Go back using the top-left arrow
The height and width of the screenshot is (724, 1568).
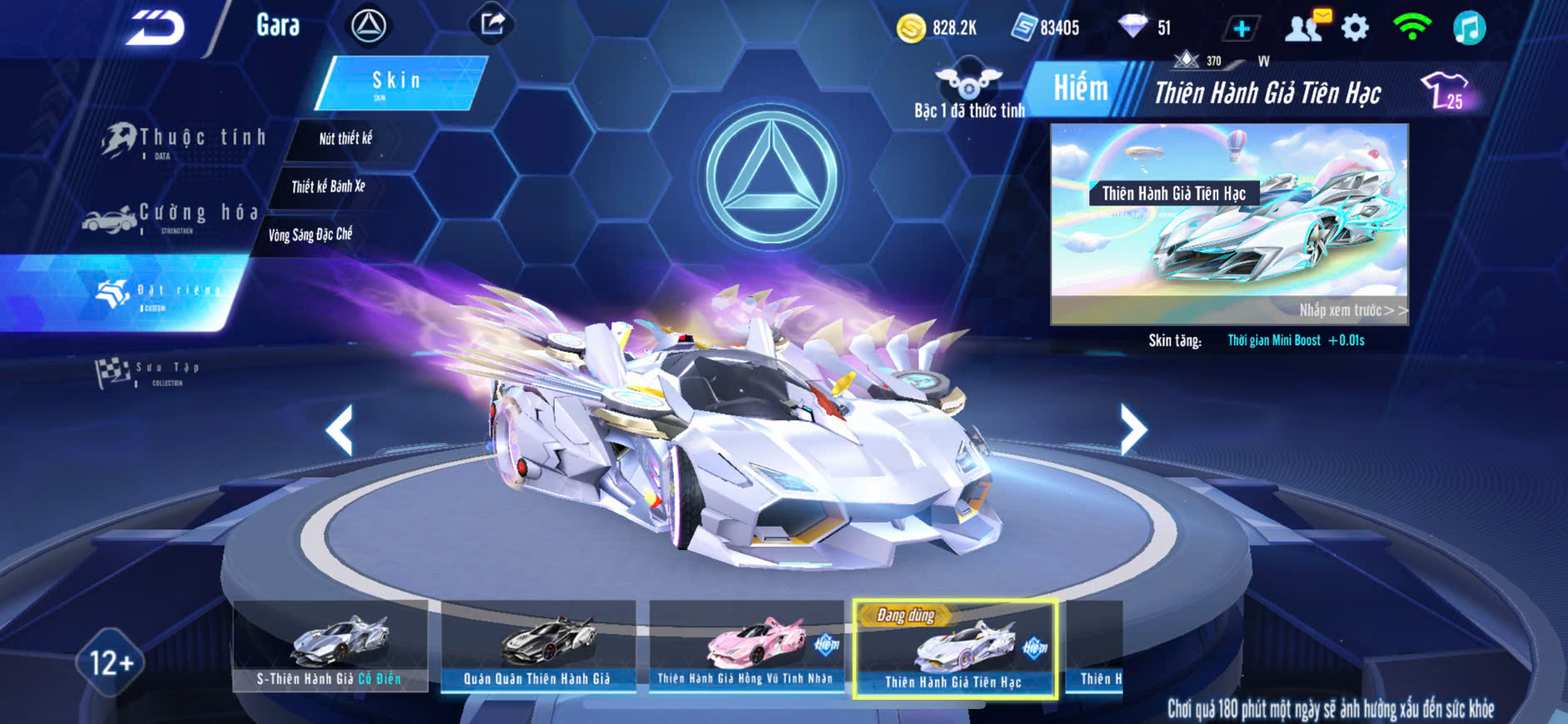[x=156, y=27]
